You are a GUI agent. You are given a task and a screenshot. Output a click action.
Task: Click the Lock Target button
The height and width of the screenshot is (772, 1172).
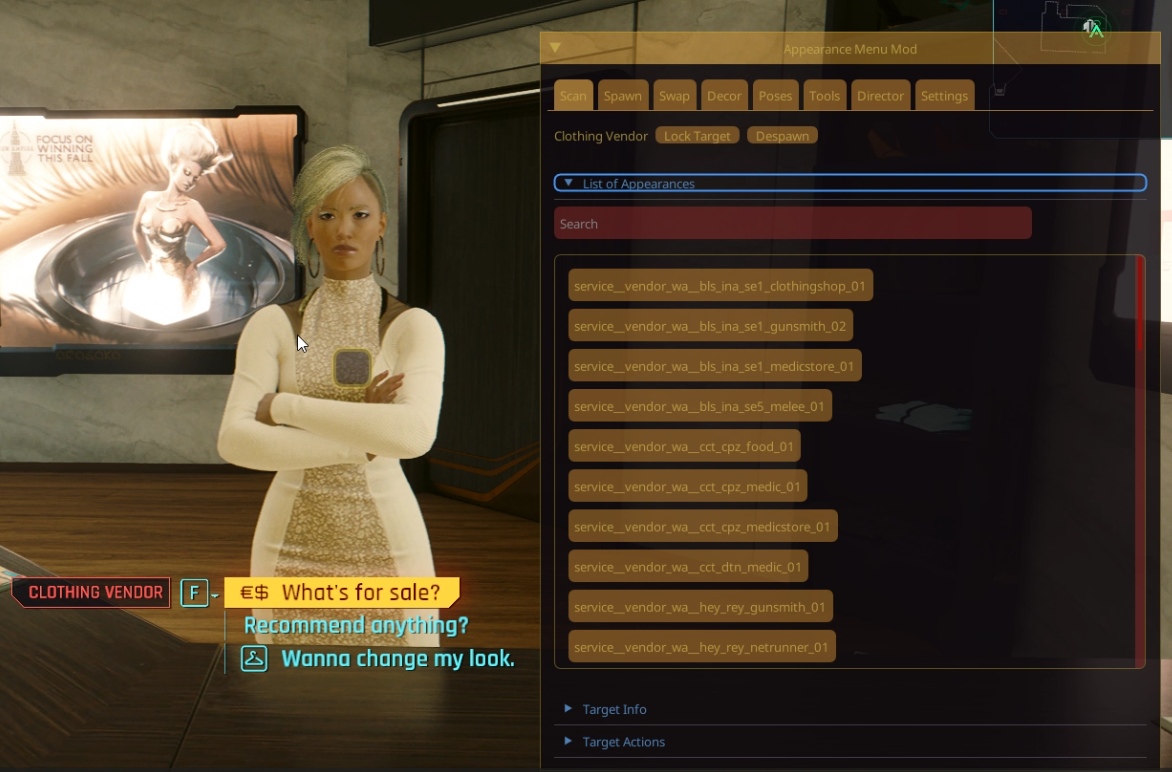coord(697,136)
